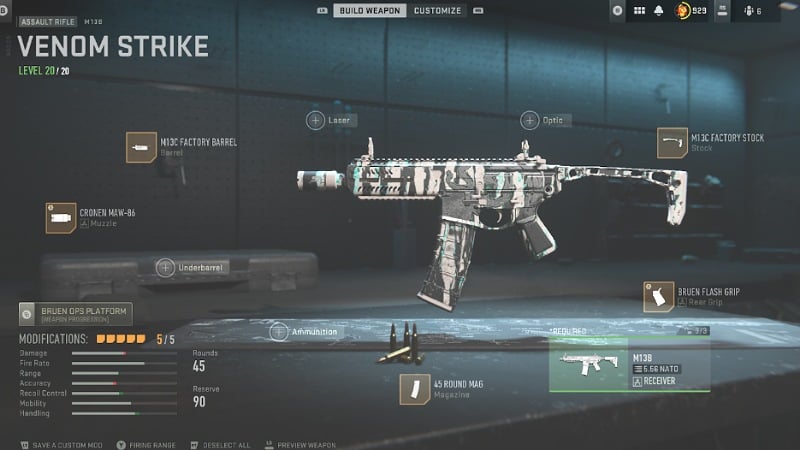Add an Ammunition attachment
The width and height of the screenshot is (800, 450).
pyautogui.click(x=281, y=331)
